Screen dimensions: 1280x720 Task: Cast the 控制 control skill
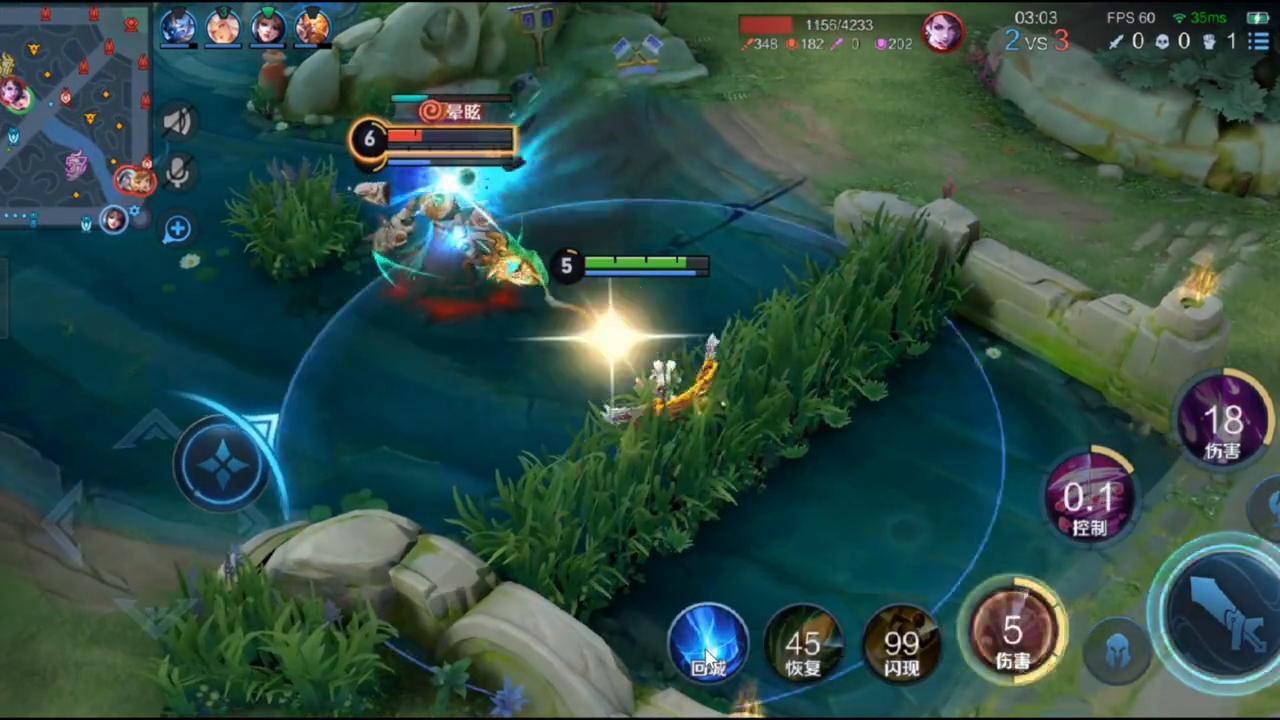tap(1089, 497)
